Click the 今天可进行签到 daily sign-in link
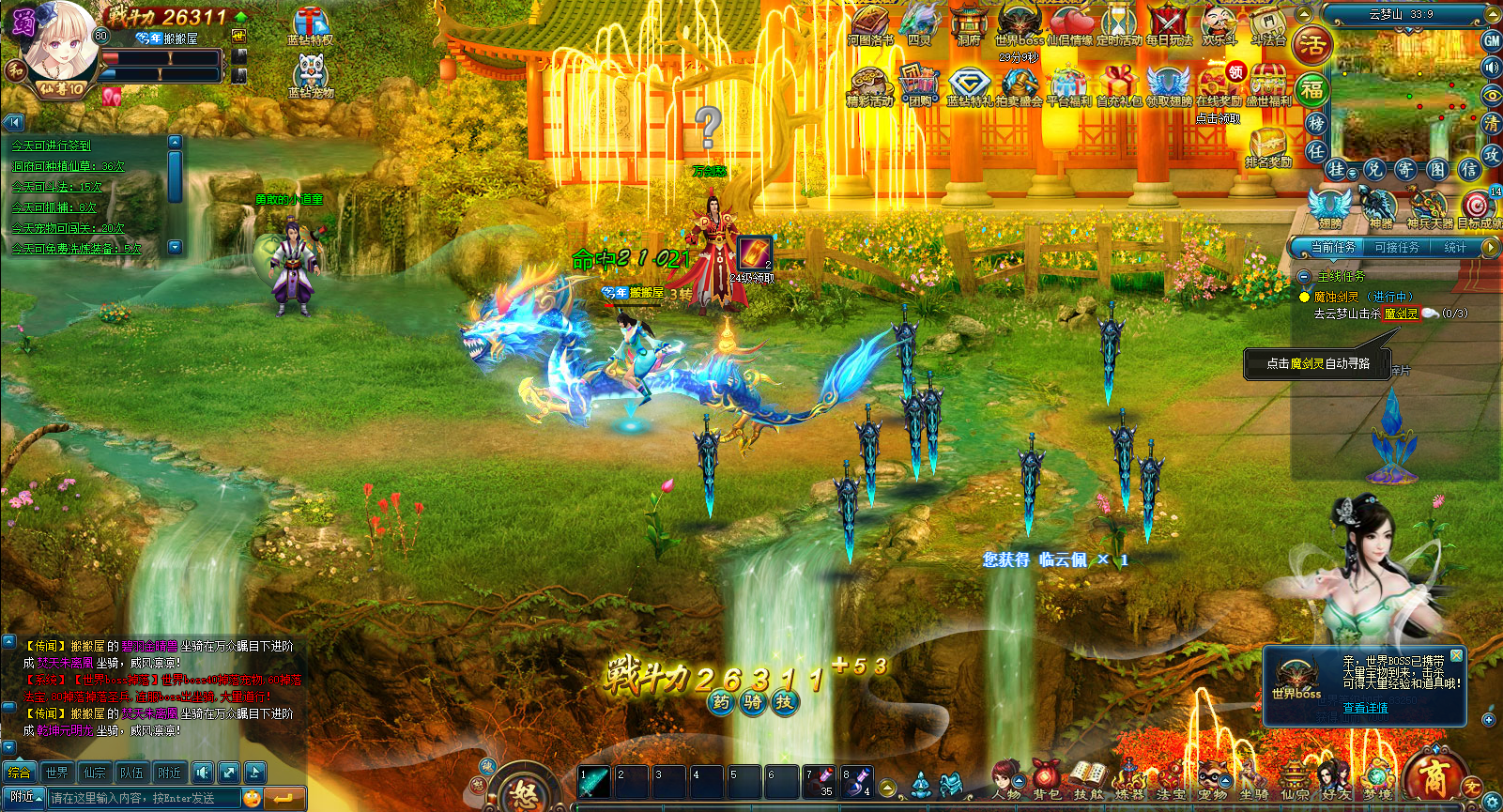Image resolution: width=1503 pixels, height=812 pixels. (52, 146)
